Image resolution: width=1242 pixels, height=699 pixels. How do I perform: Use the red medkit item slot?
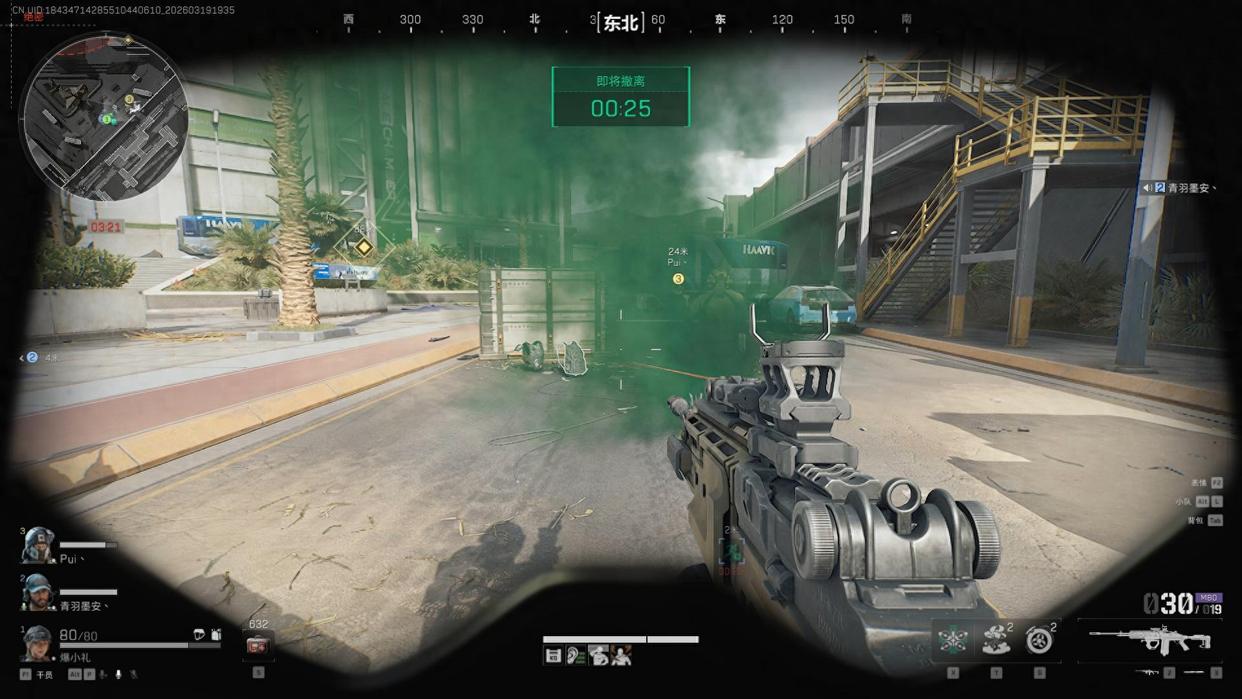tap(258, 646)
